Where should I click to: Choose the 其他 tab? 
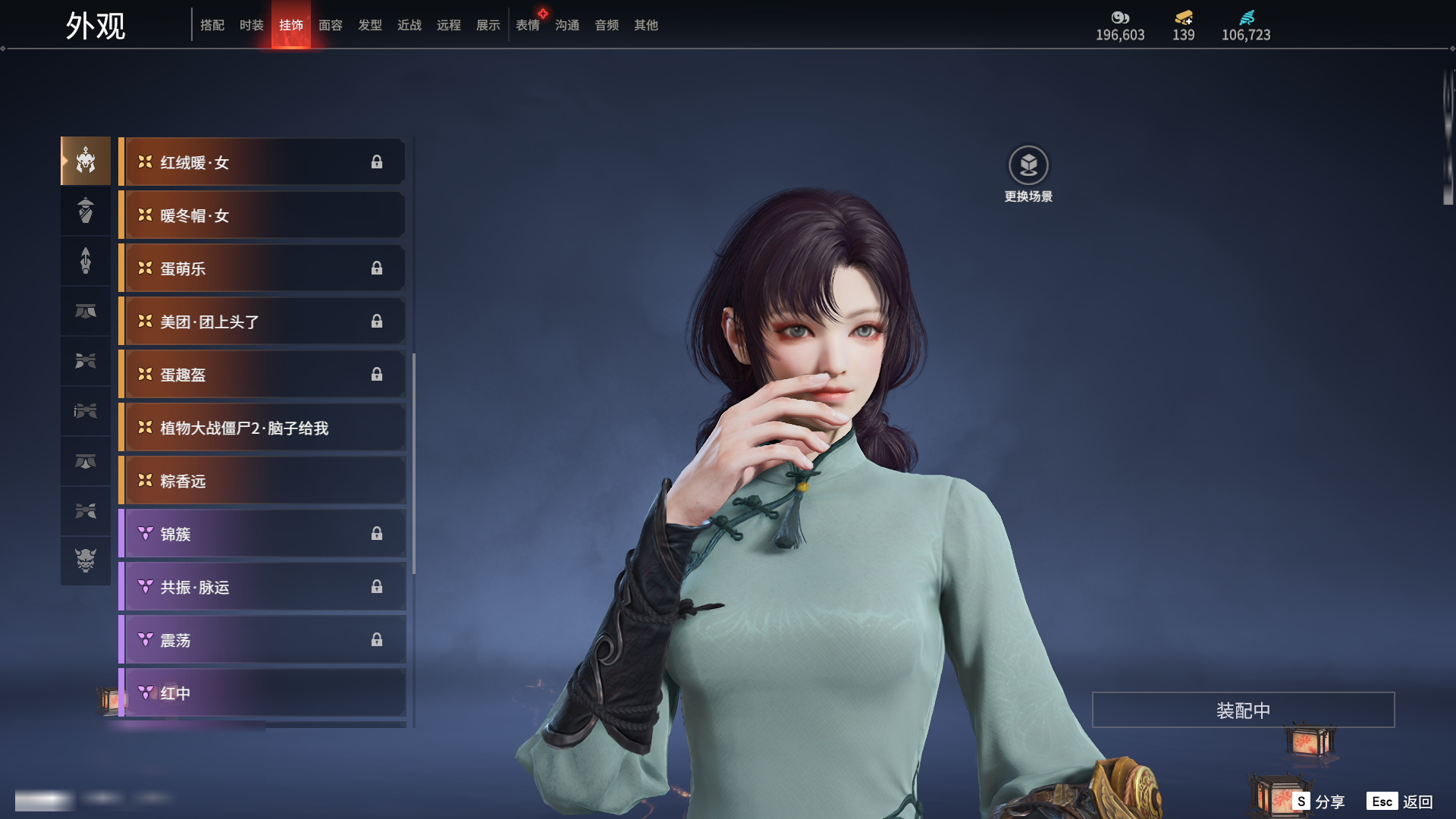click(x=646, y=25)
